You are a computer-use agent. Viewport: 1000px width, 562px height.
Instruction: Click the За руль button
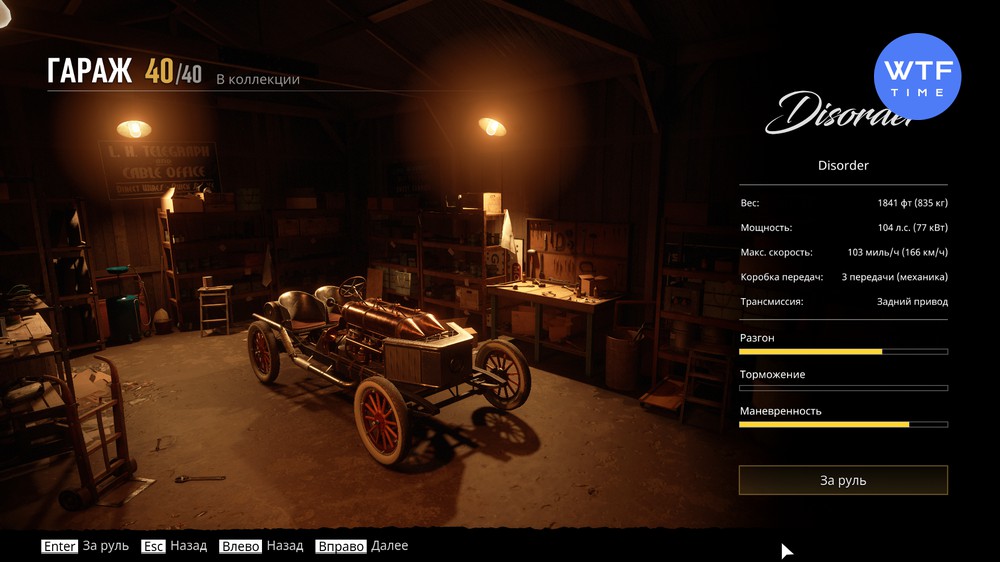tap(843, 480)
